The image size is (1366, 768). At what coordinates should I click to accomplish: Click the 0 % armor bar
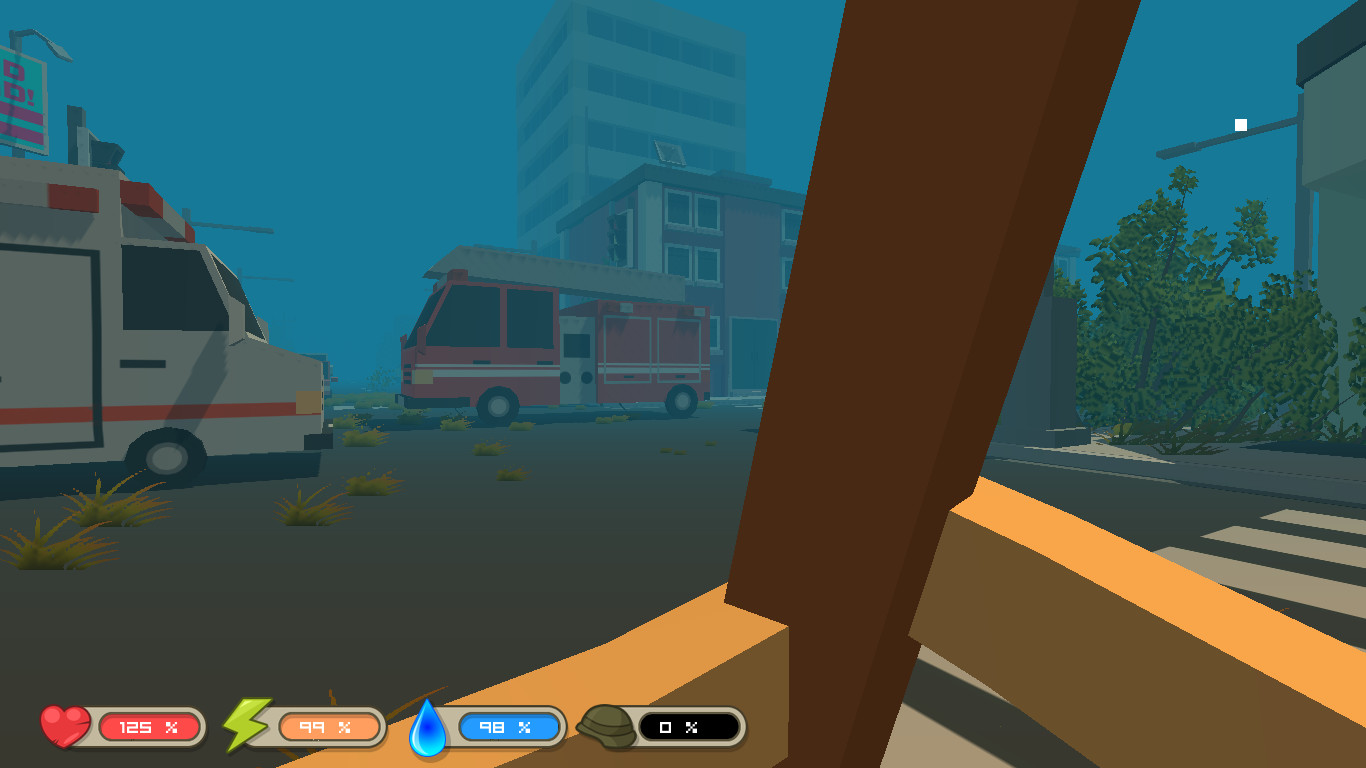point(690,727)
